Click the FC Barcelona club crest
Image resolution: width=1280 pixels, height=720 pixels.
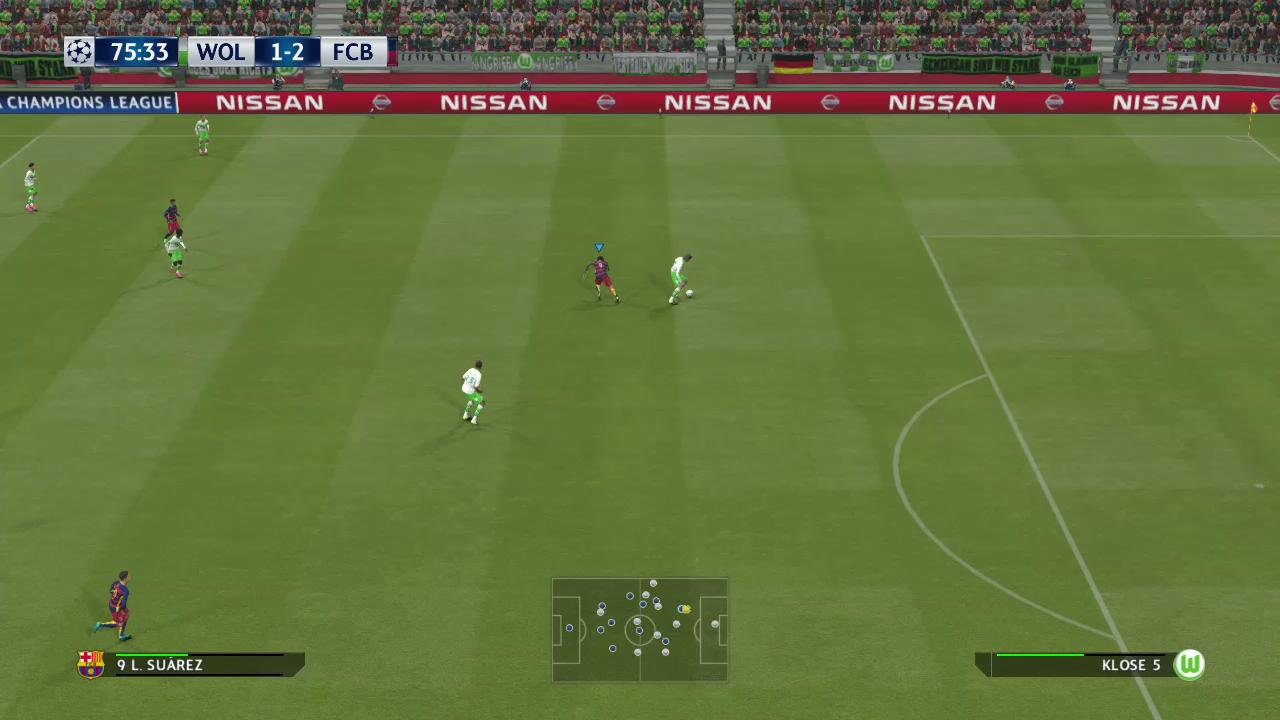[91, 665]
